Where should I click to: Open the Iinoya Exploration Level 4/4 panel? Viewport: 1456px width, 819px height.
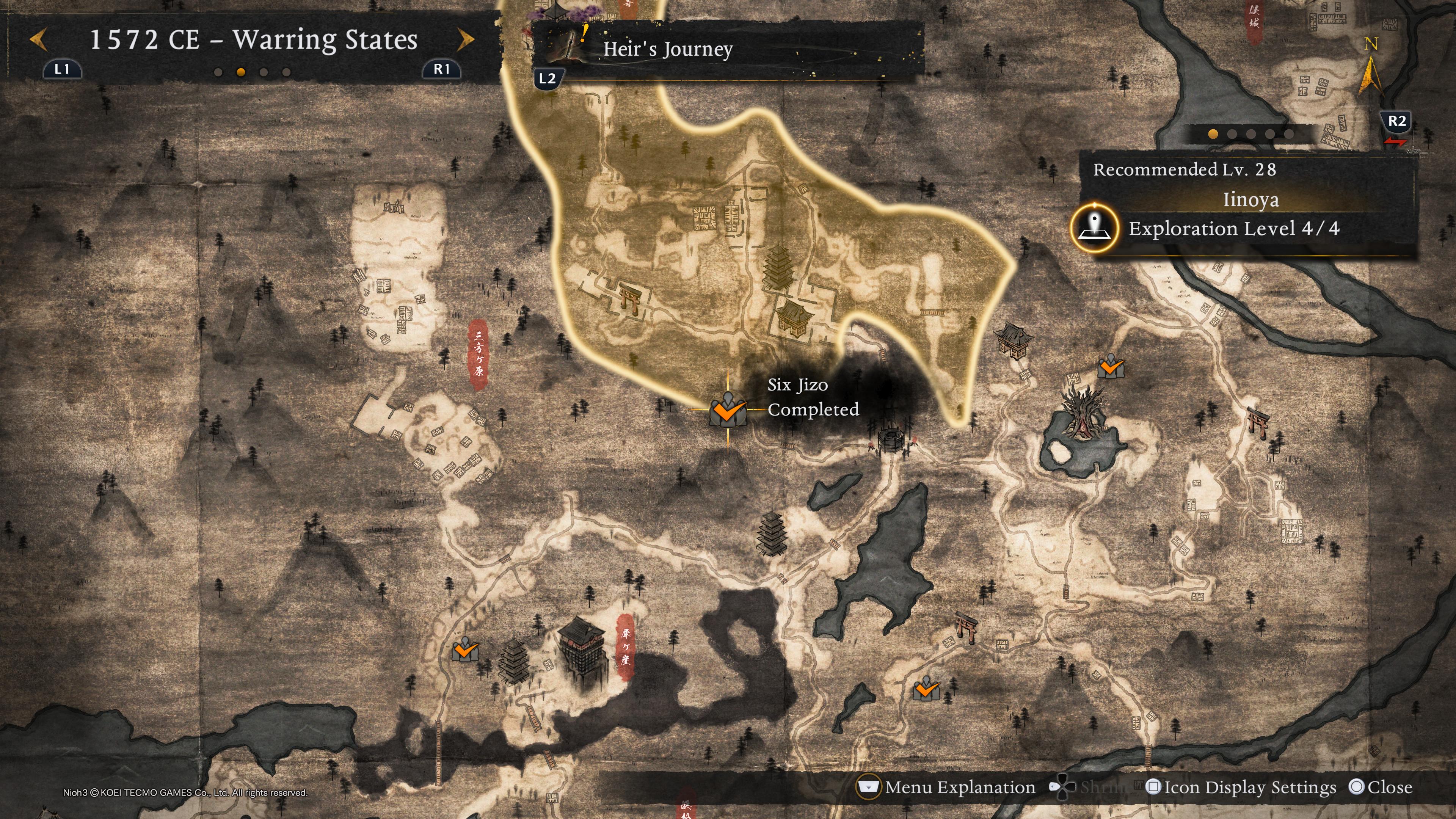[x=1233, y=228]
